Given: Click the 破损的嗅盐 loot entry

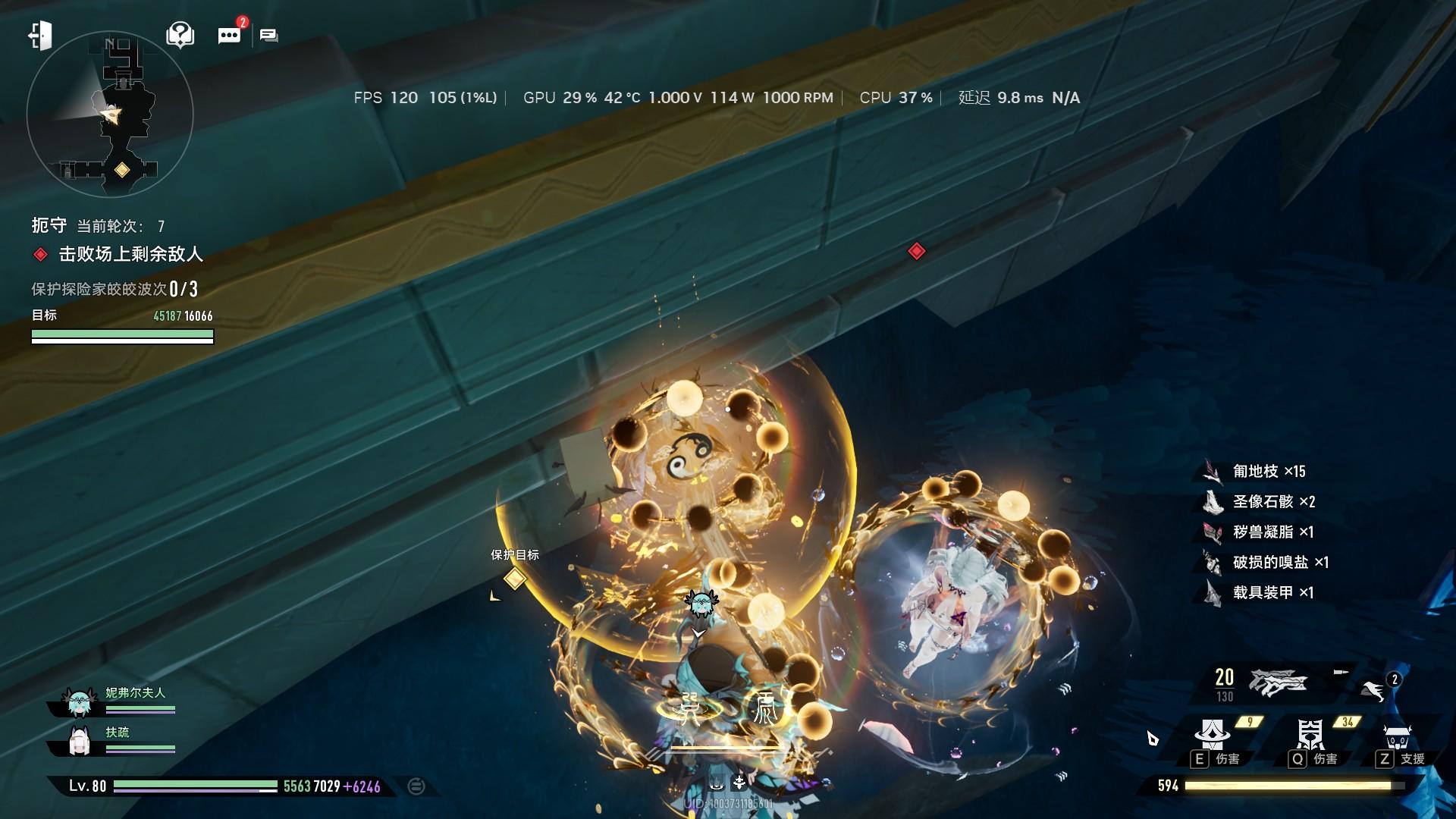Looking at the screenshot, I should [1279, 563].
